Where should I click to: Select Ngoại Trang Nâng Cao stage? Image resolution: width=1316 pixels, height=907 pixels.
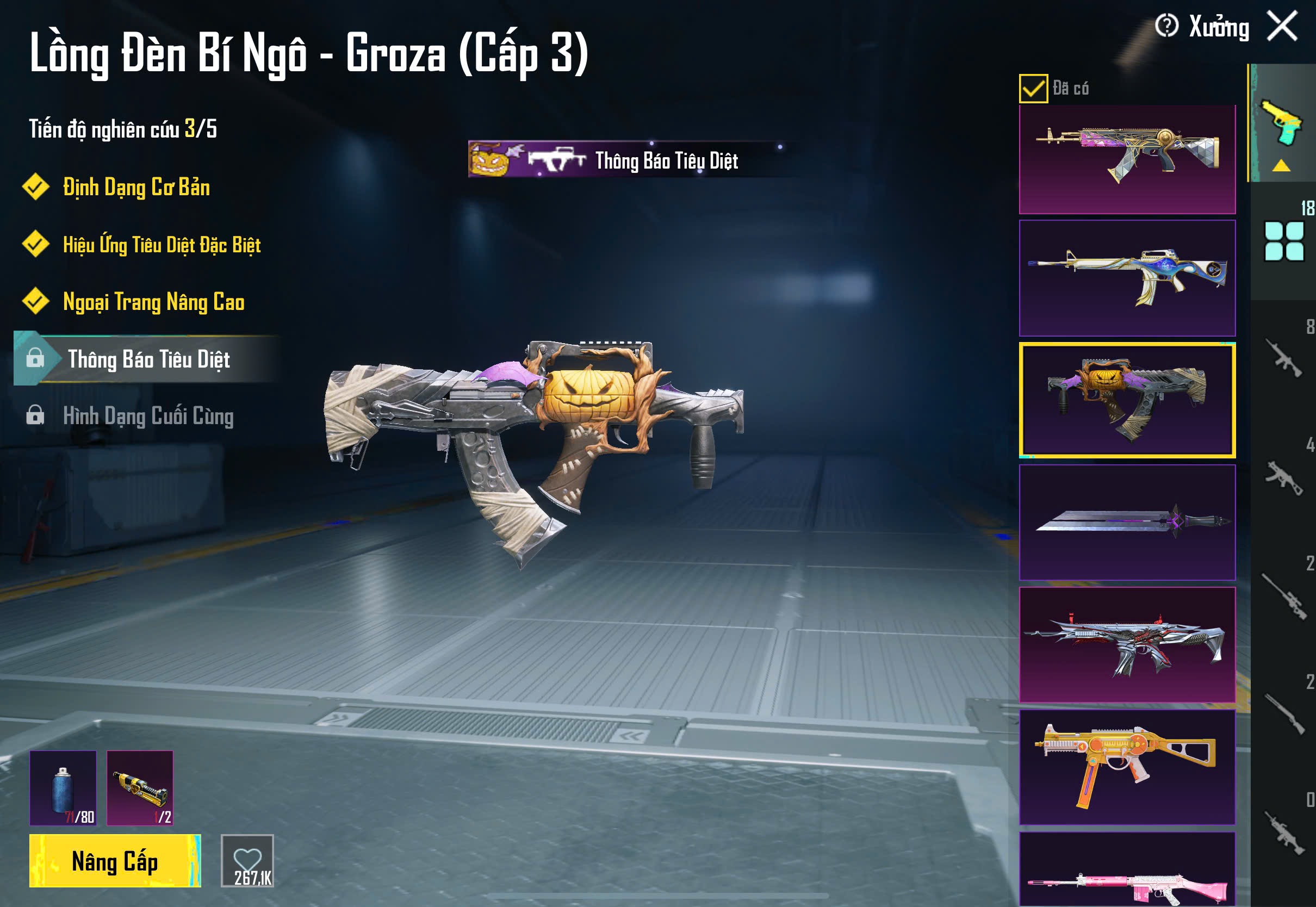coord(153,302)
